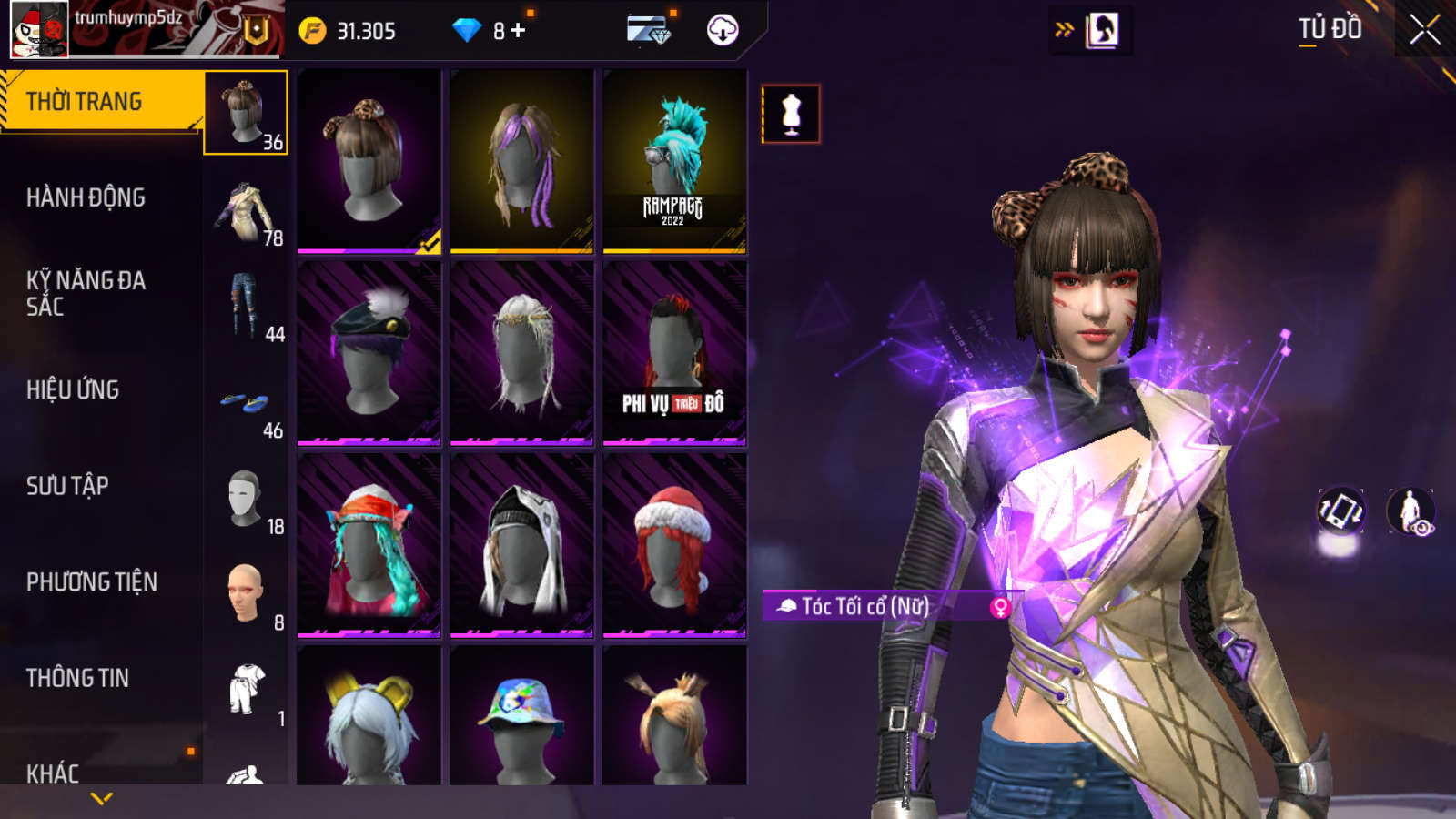
Task: Expand more categories with the down arrow
Action: point(102,798)
